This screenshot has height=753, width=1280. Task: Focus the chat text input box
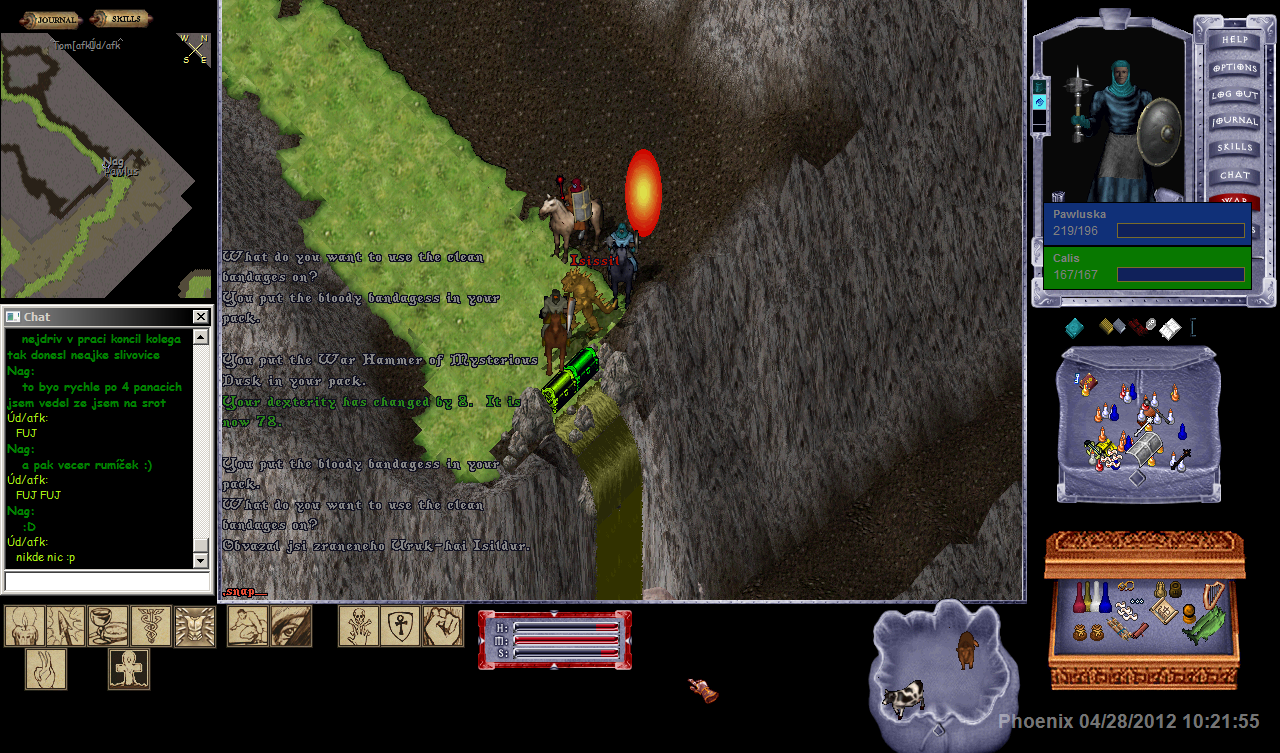107,581
